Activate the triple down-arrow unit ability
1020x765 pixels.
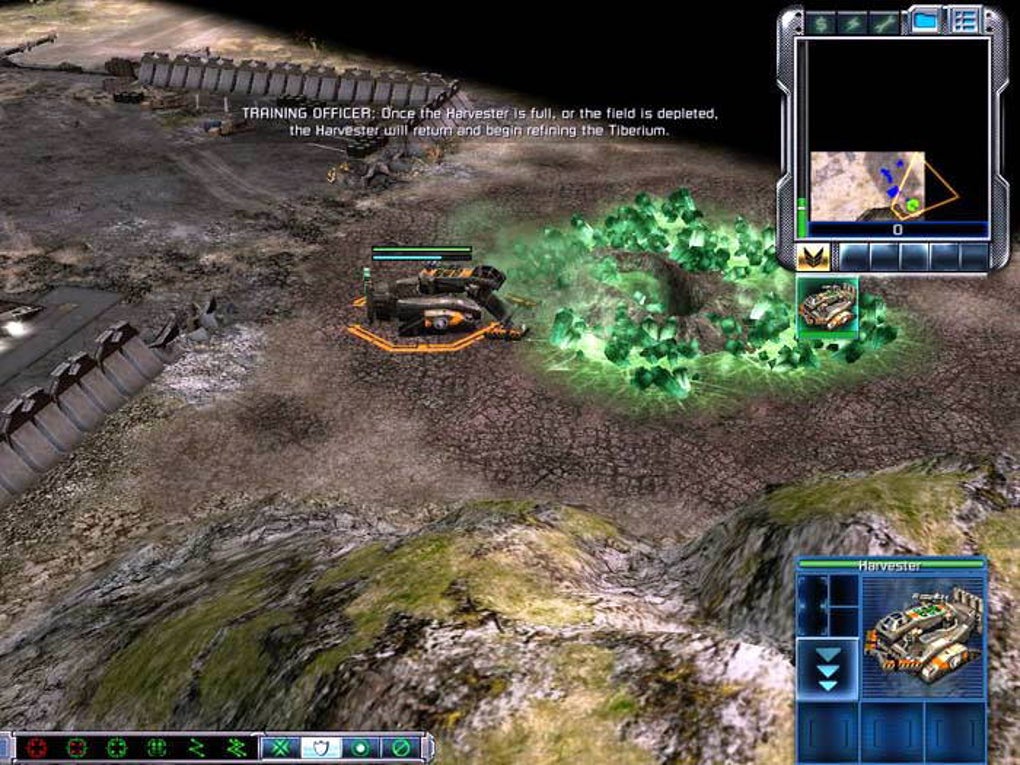pyautogui.click(x=828, y=667)
